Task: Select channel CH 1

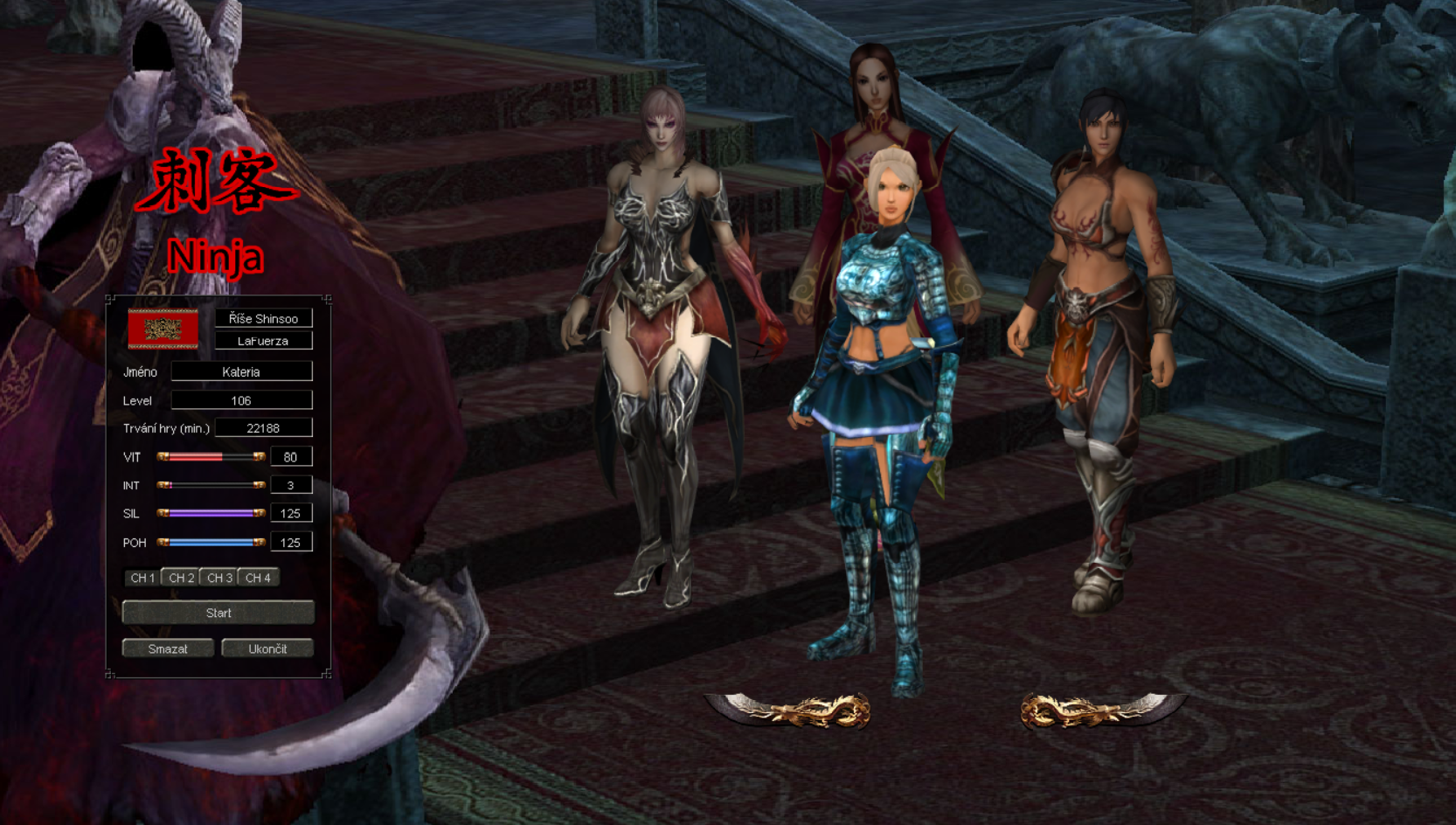Action: [142, 578]
